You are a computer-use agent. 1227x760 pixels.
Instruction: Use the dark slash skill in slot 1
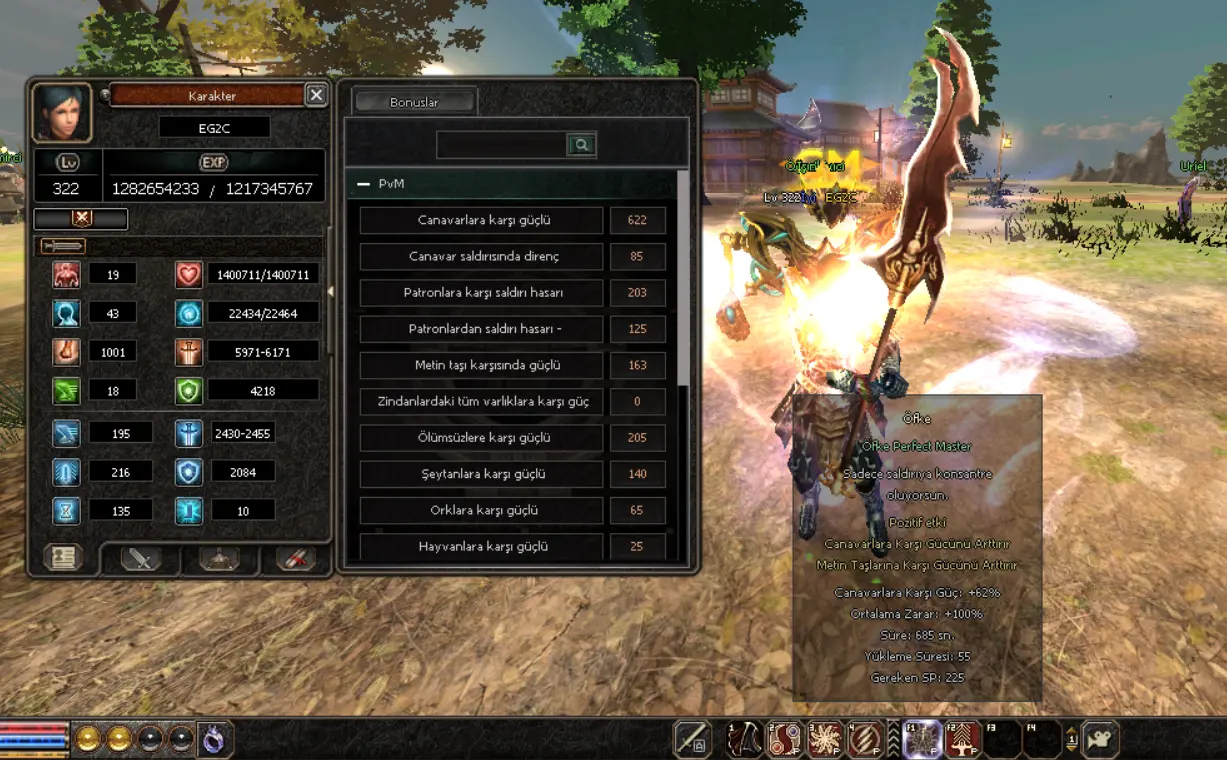pyautogui.click(x=744, y=739)
